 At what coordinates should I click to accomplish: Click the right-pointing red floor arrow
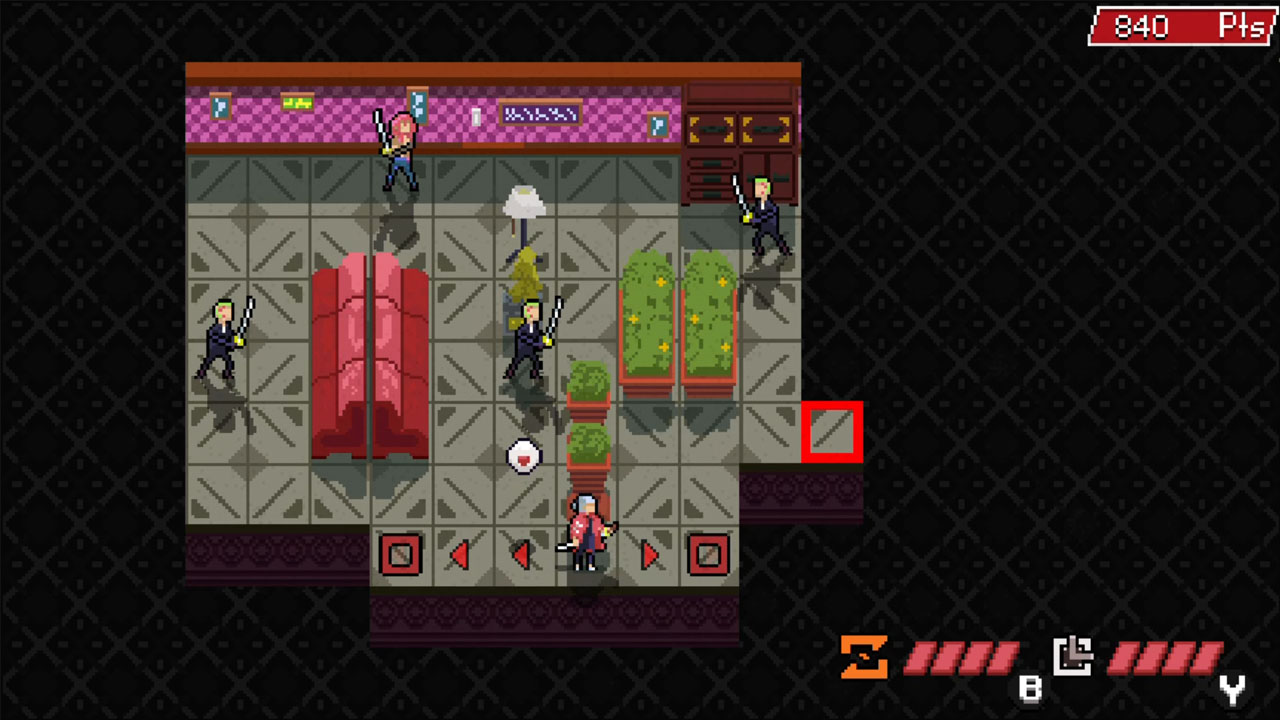tap(649, 556)
